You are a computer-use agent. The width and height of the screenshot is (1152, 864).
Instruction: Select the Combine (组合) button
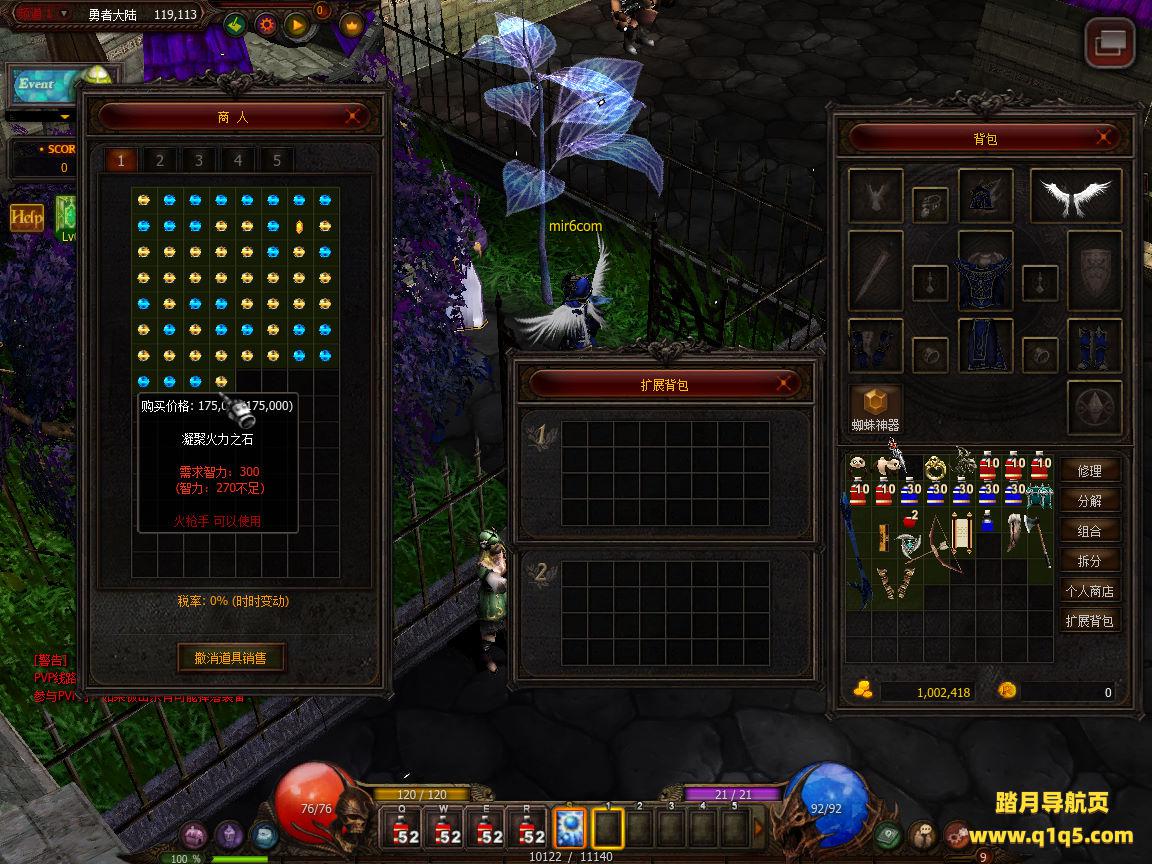pyautogui.click(x=1089, y=531)
